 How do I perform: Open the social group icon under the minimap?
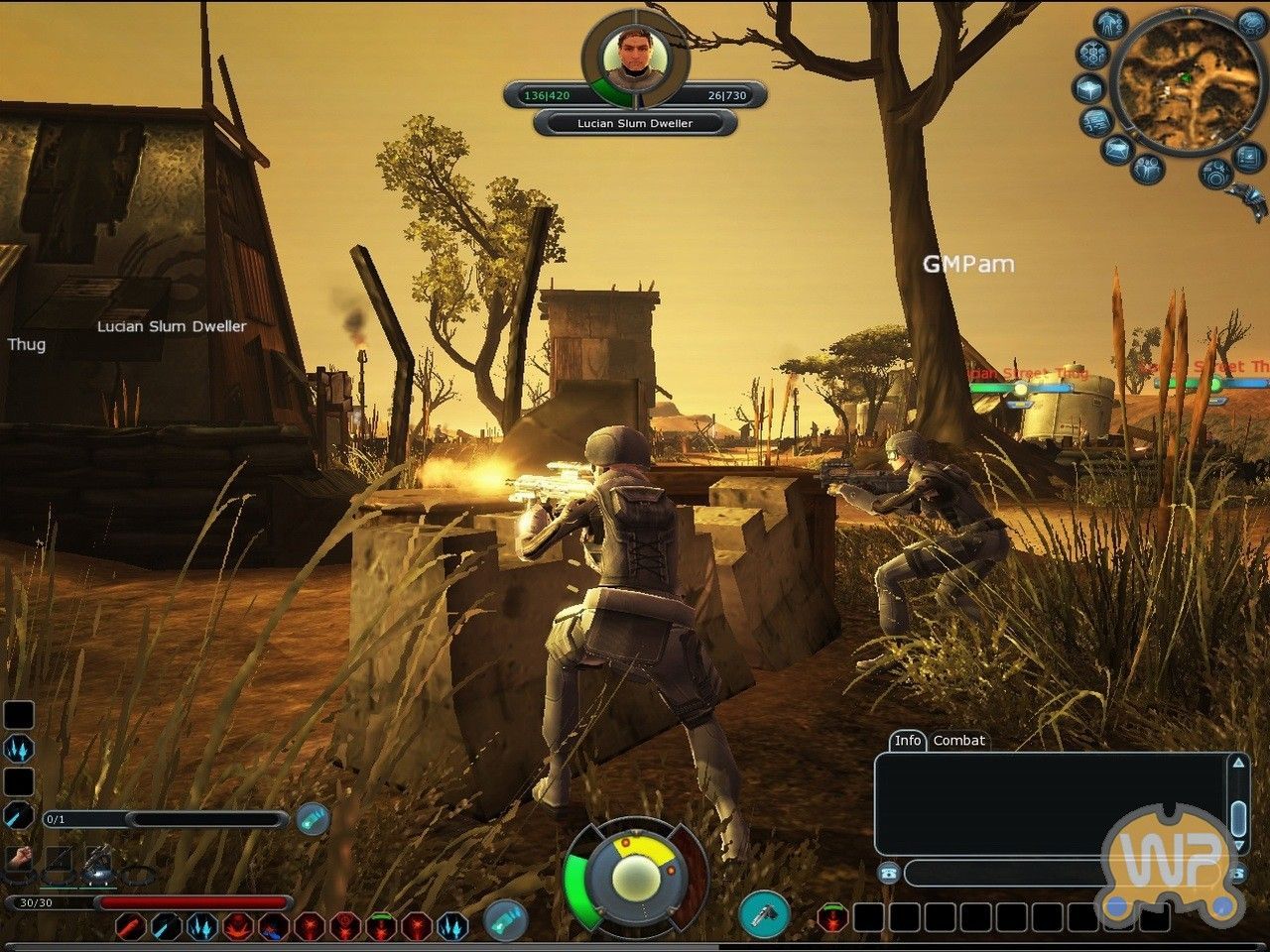point(1147,168)
